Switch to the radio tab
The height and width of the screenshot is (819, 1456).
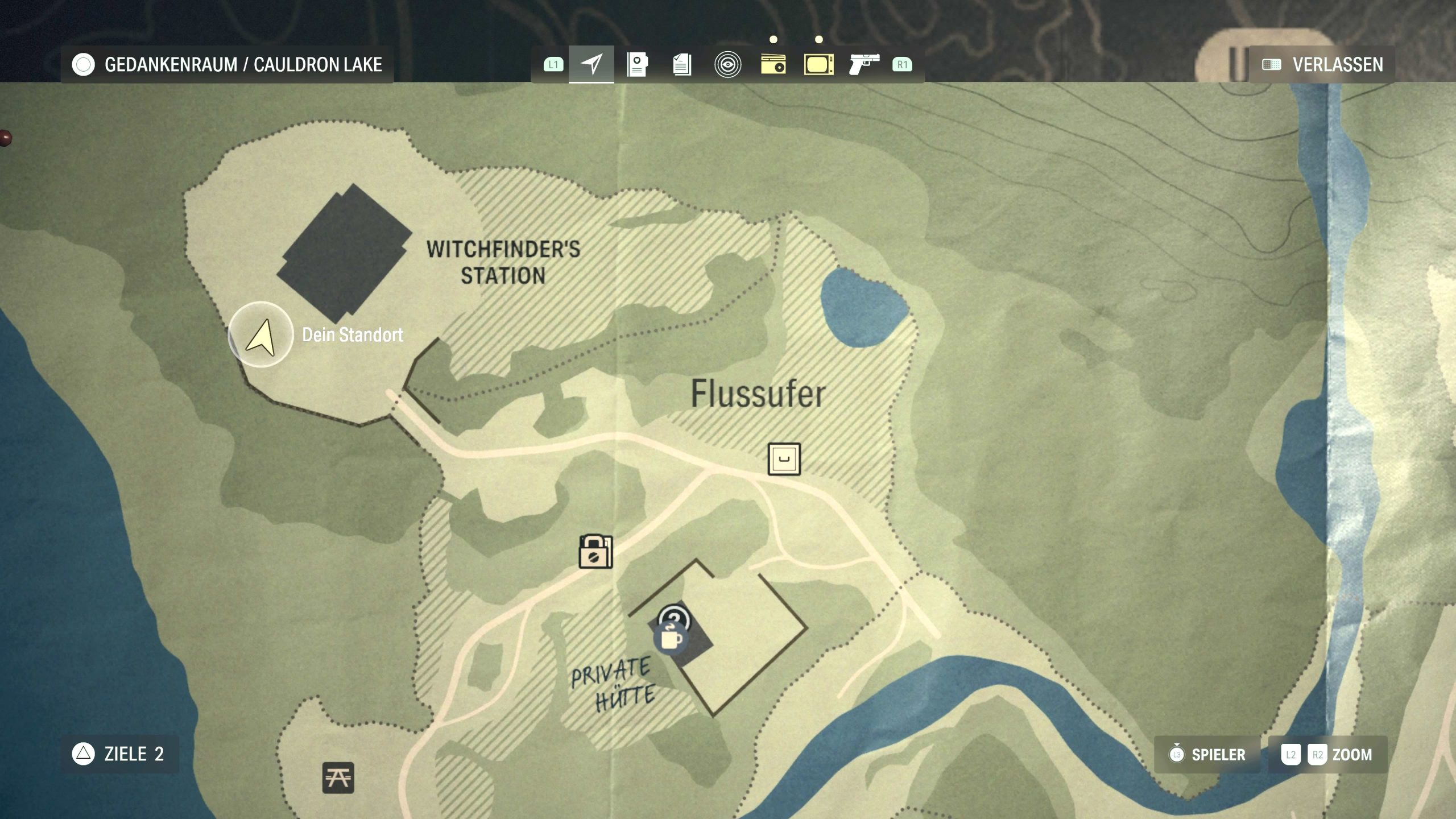click(773, 64)
